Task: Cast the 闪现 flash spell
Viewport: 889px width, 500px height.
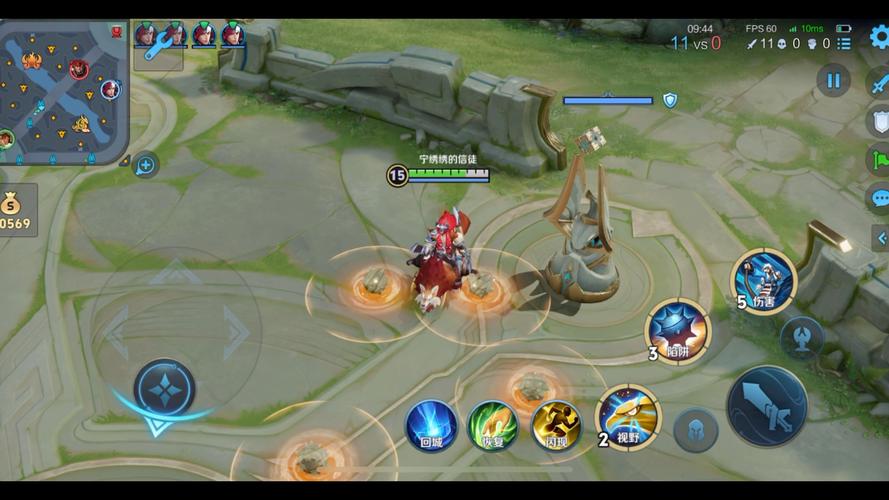Action: tap(556, 426)
